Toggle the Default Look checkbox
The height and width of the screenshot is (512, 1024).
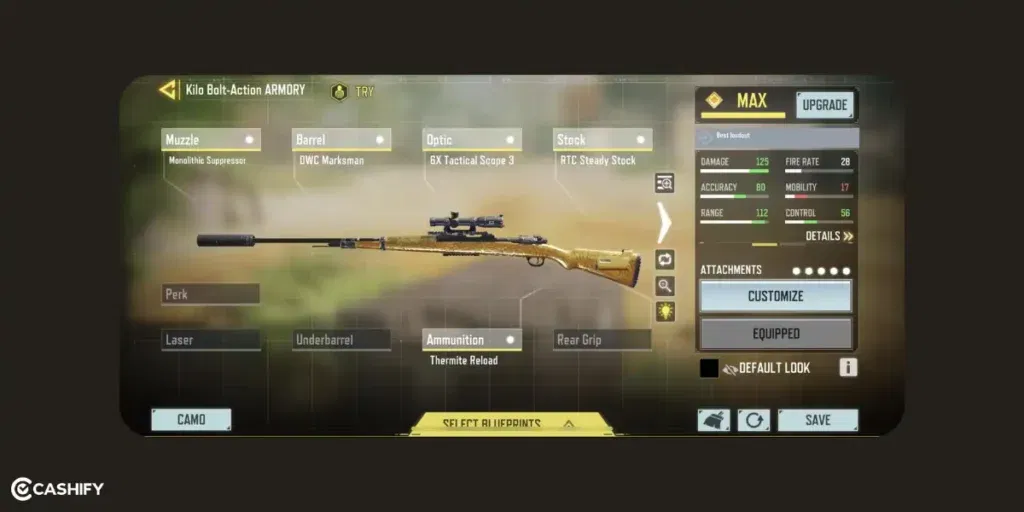709,368
